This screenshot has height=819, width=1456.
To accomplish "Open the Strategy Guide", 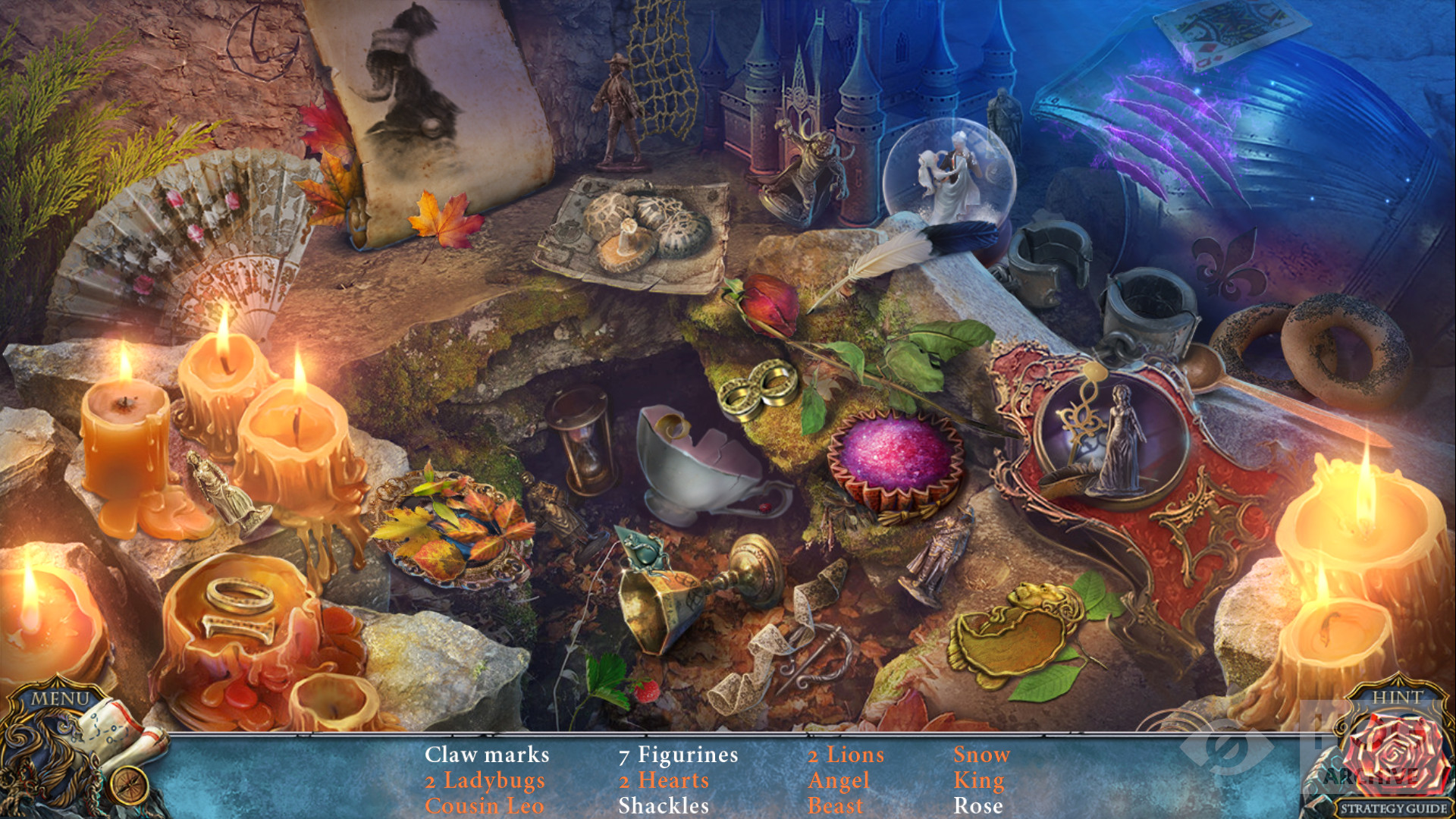I will [x=1393, y=808].
